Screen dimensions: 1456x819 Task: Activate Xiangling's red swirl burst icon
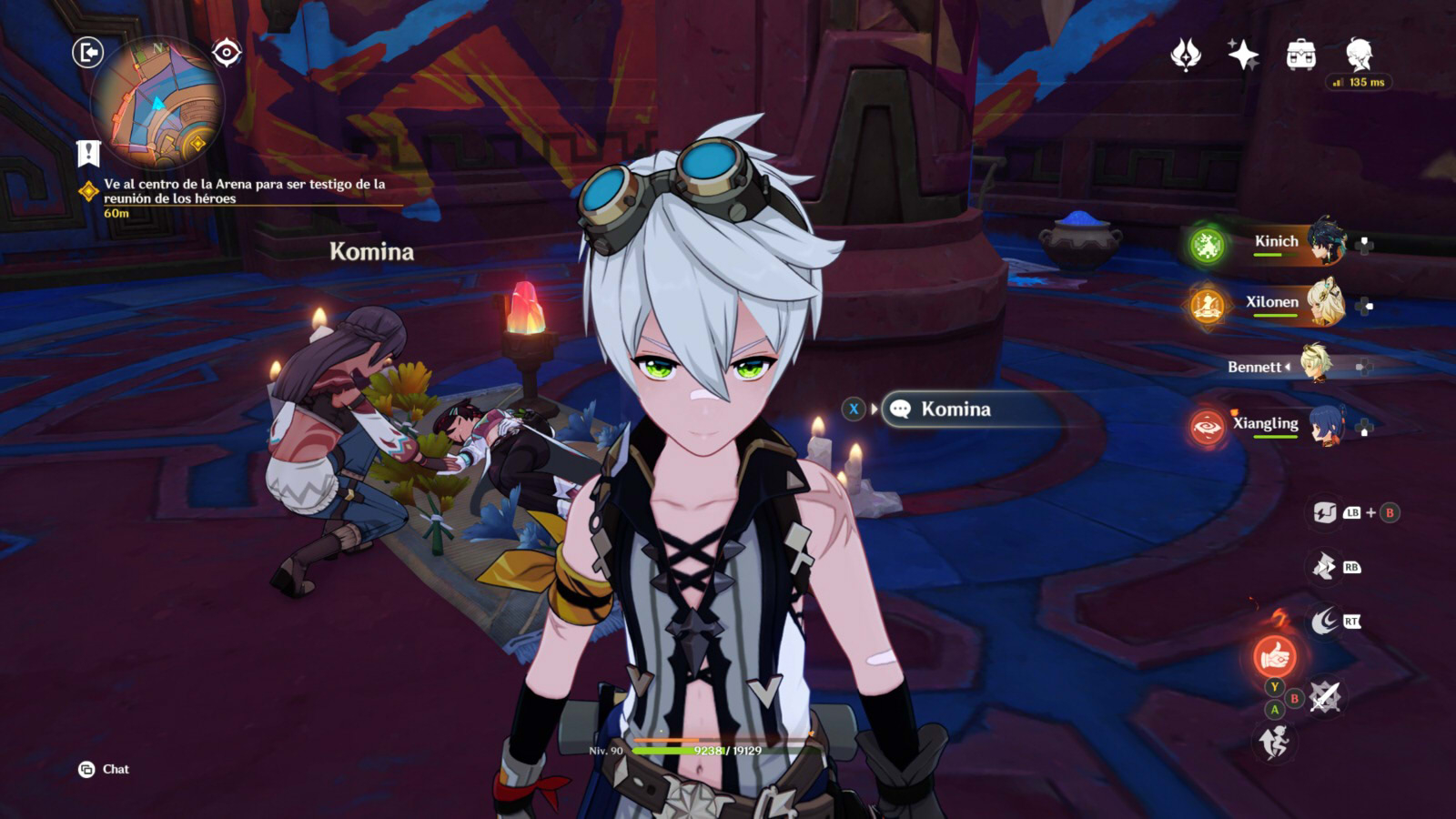tap(1207, 427)
